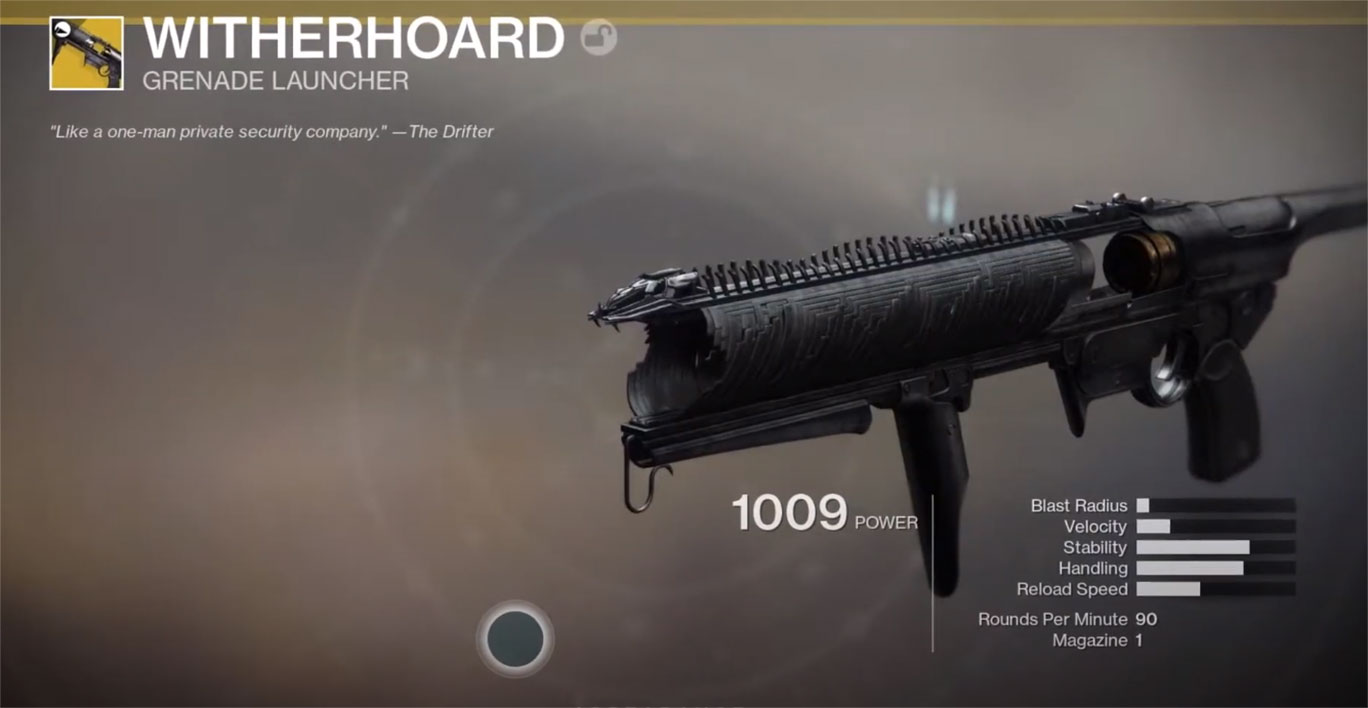Select the Witherhoard weapon icon thumbnail
Image resolution: width=1368 pixels, height=708 pixels.
point(86,53)
